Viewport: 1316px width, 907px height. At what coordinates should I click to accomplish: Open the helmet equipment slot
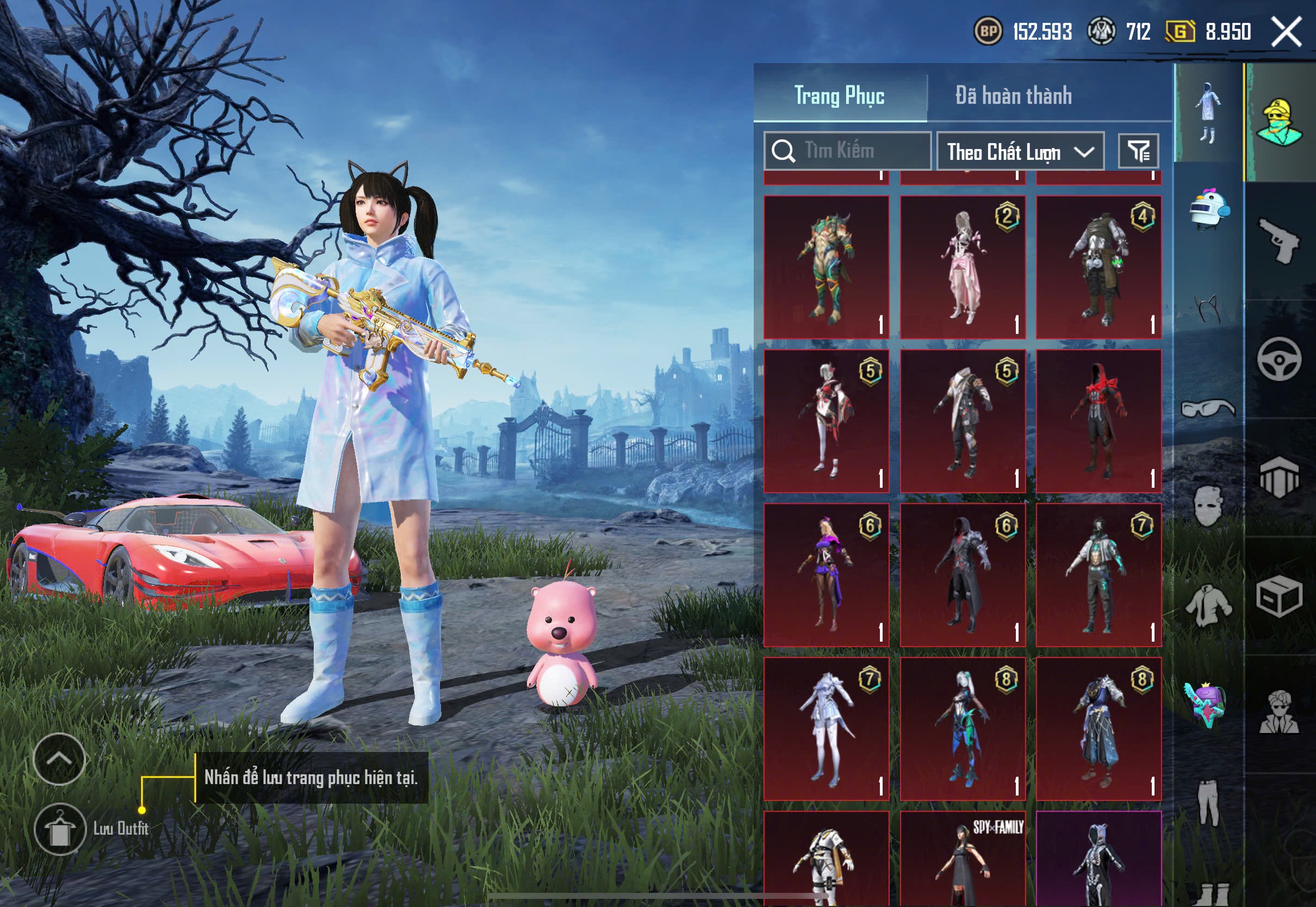(x=1209, y=210)
